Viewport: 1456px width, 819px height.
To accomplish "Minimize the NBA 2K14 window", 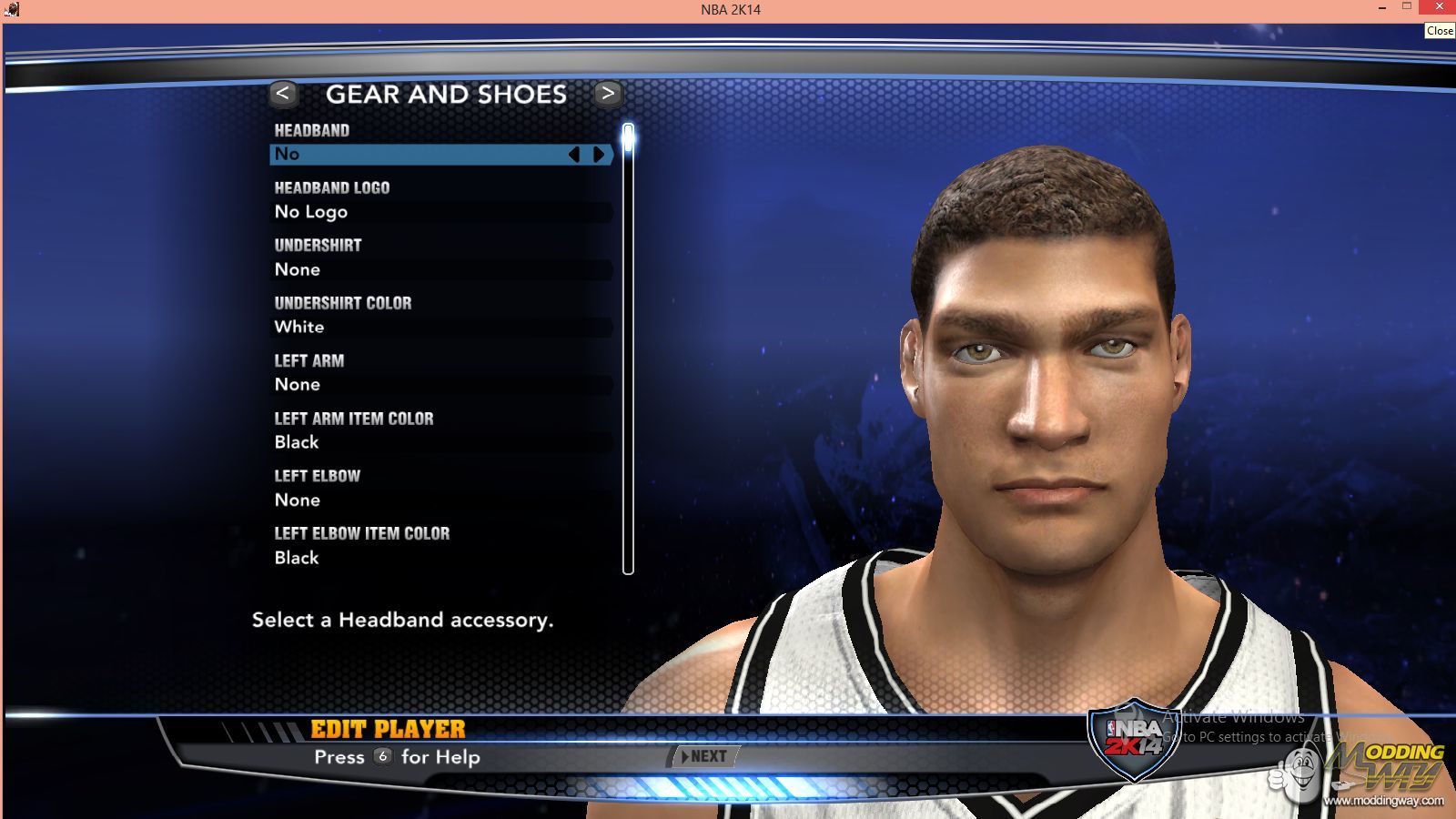I will coord(1382,7).
